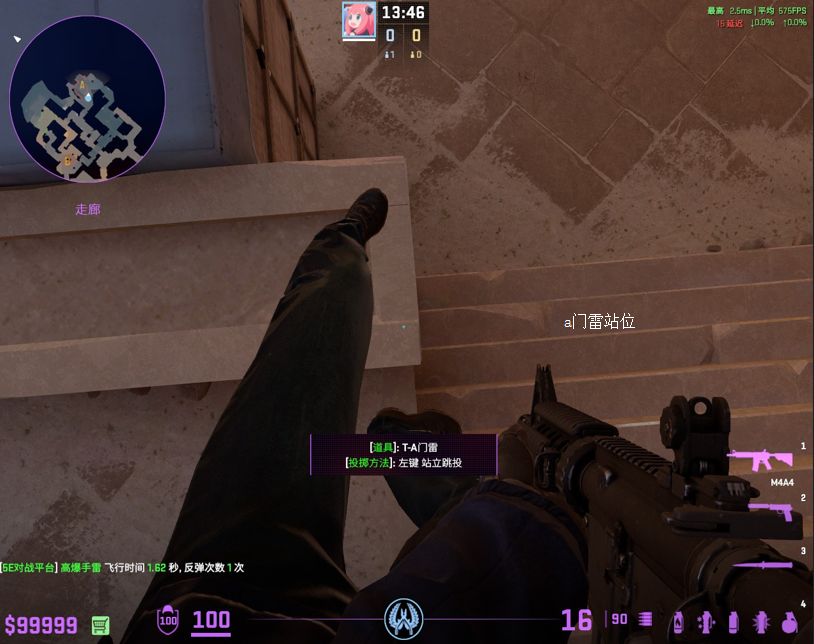
Task: Click the T-A门雷 grenade tip panel
Action: [403, 455]
